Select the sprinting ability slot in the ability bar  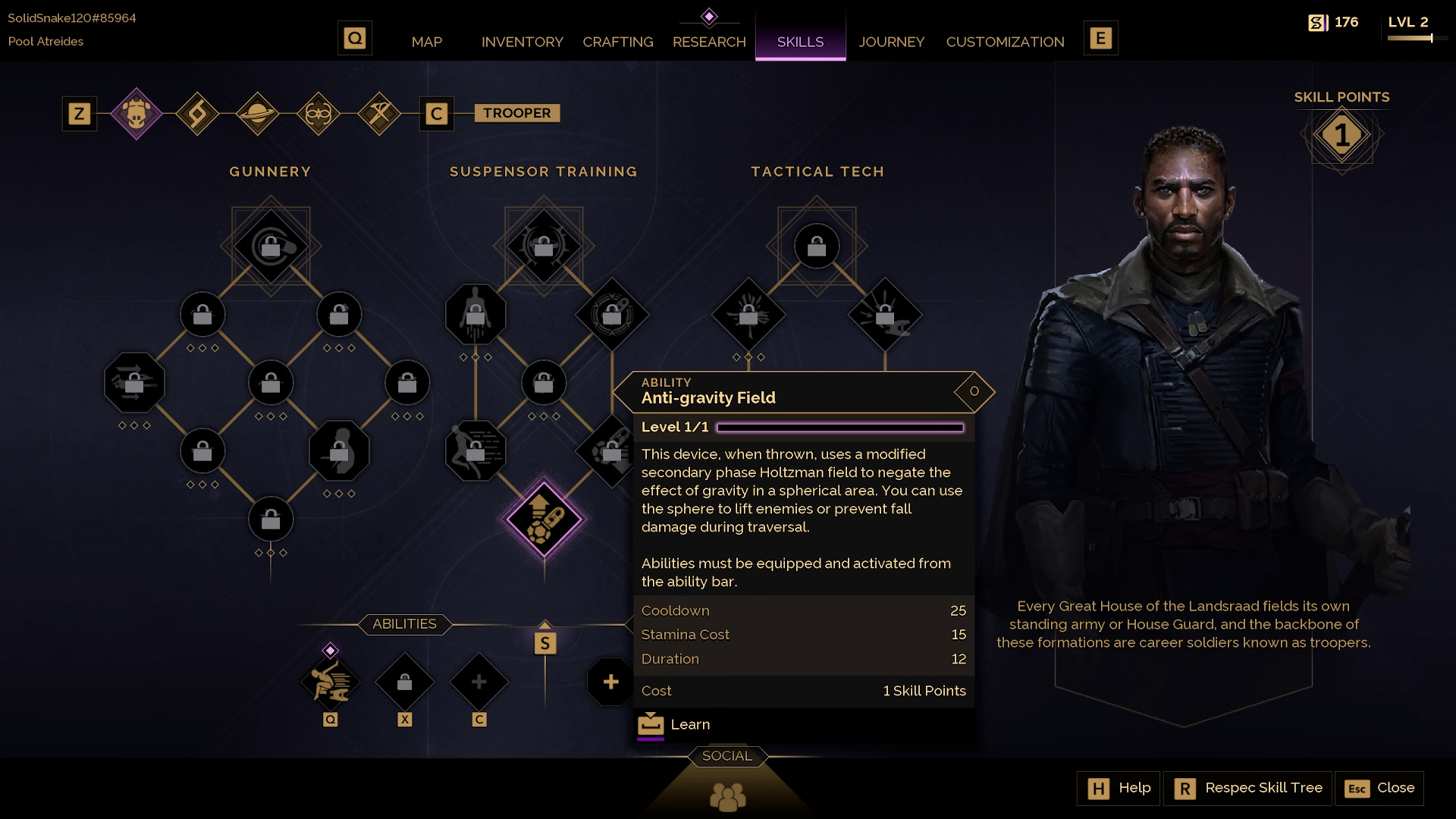click(x=331, y=682)
